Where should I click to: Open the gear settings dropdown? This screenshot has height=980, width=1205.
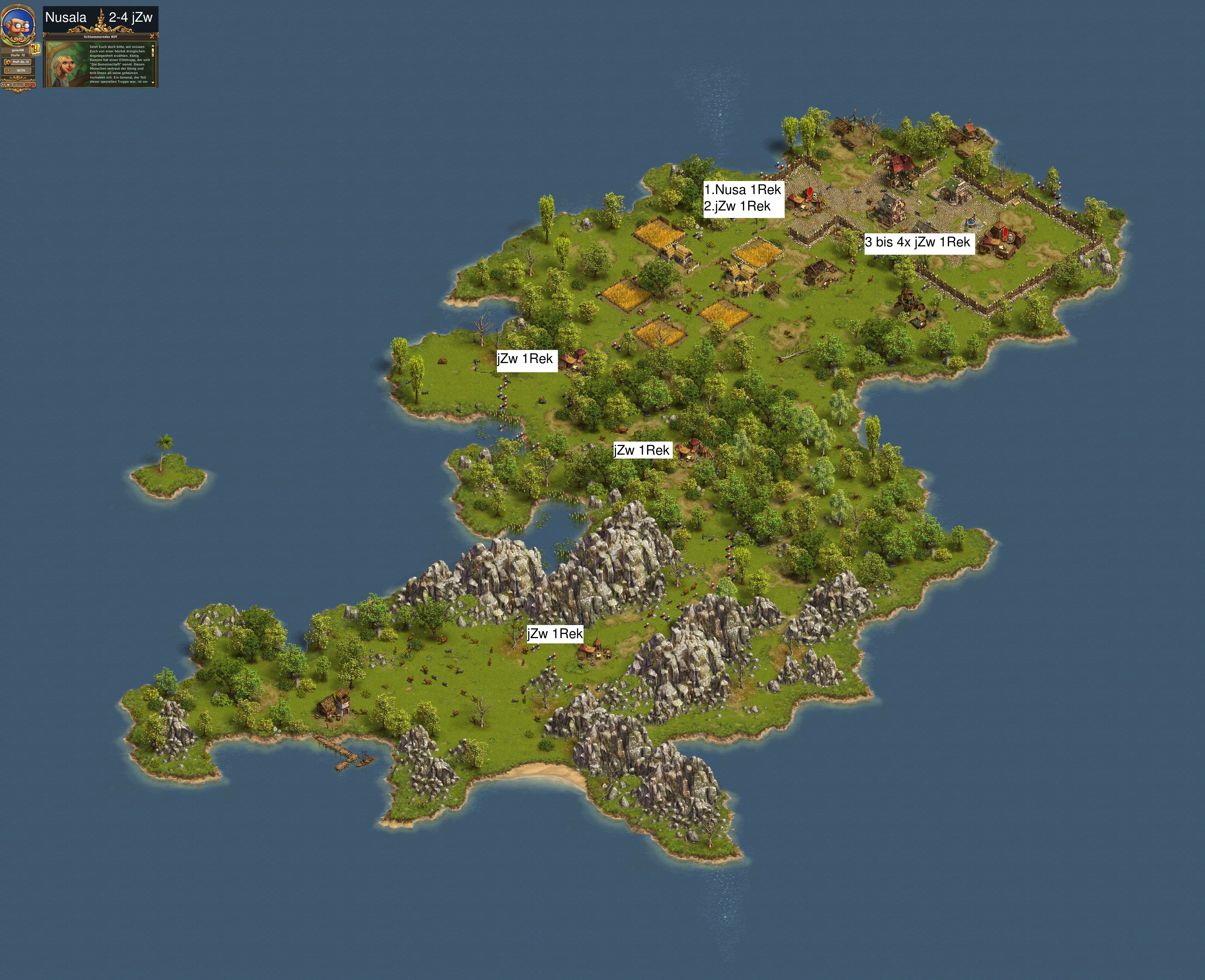[x=6, y=85]
